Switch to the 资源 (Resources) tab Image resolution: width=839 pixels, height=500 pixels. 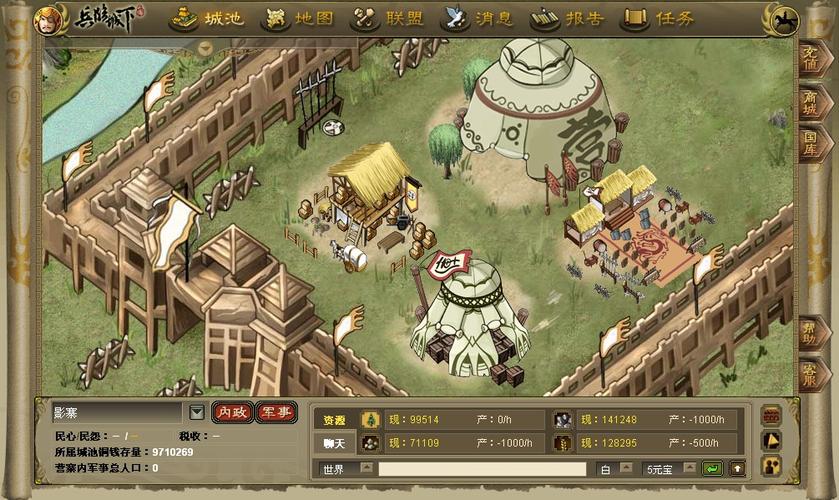[x=334, y=420]
